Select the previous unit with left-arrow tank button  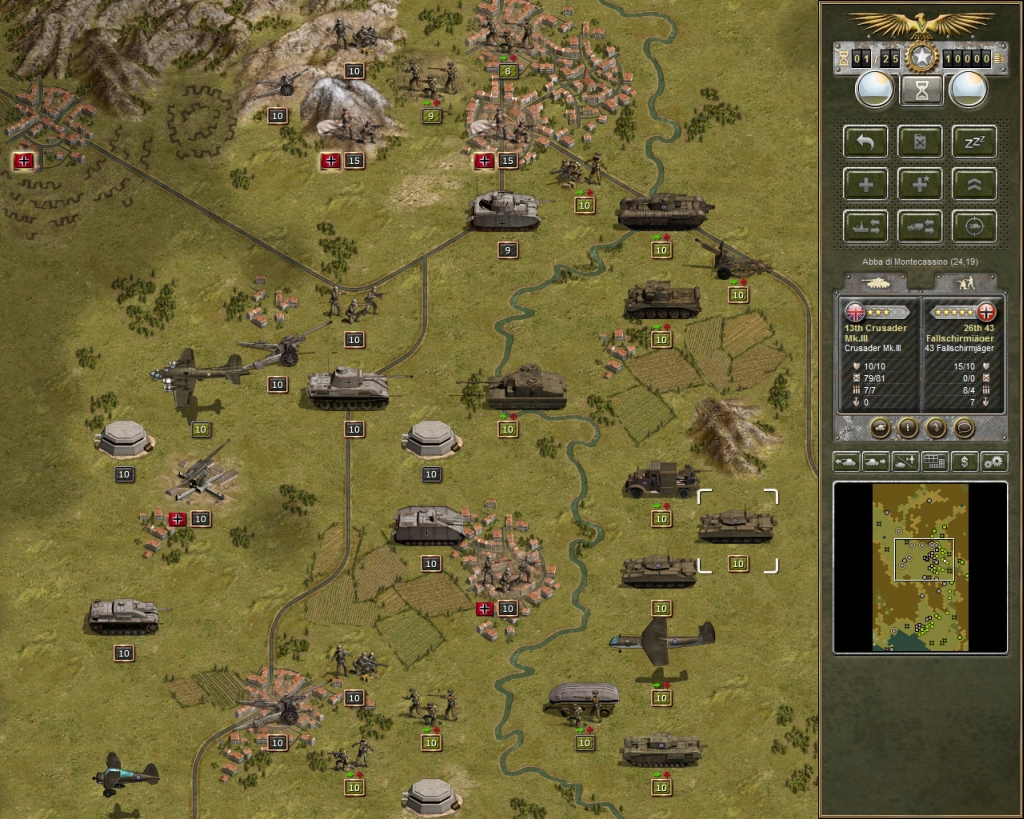coord(848,461)
